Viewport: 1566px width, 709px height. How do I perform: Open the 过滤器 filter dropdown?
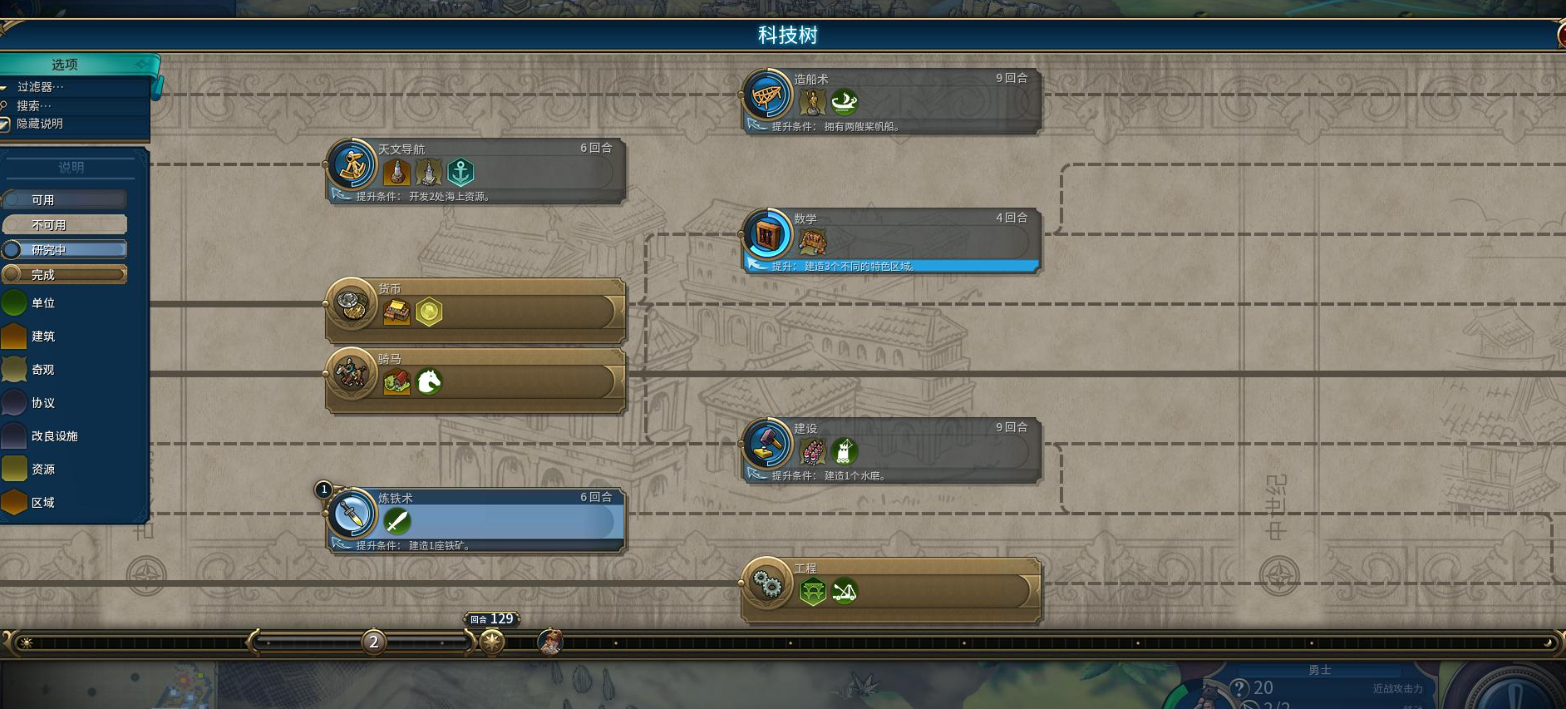coord(40,87)
